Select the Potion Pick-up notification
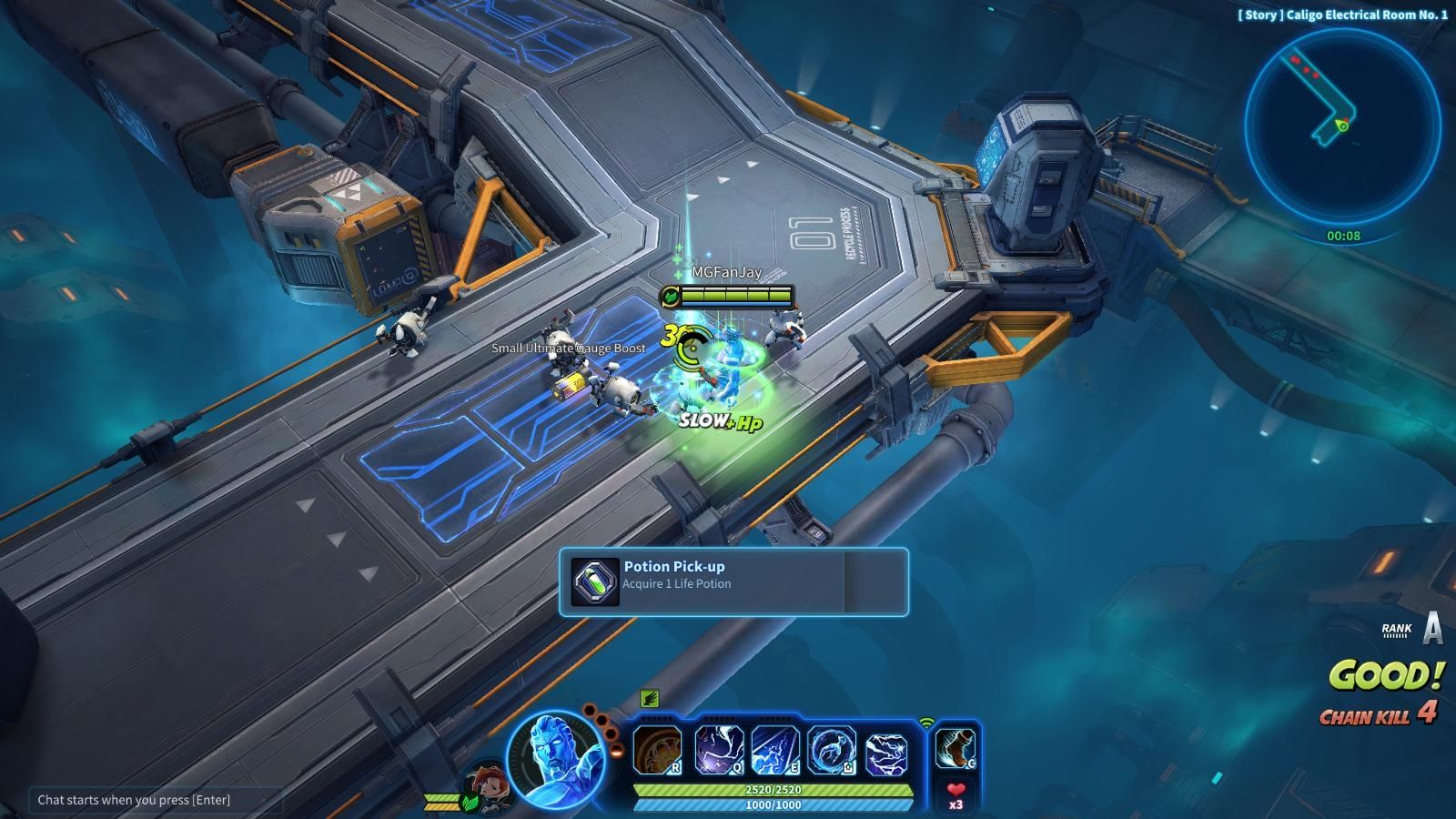 click(x=733, y=581)
